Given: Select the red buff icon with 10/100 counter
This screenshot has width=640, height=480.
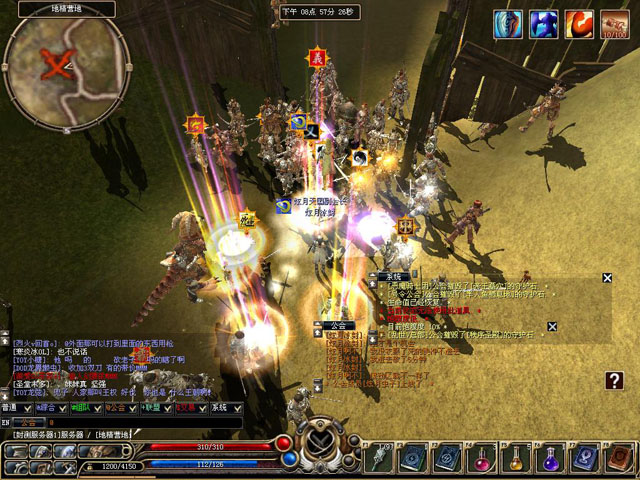Looking at the screenshot, I should pyautogui.click(x=614, y=24).
